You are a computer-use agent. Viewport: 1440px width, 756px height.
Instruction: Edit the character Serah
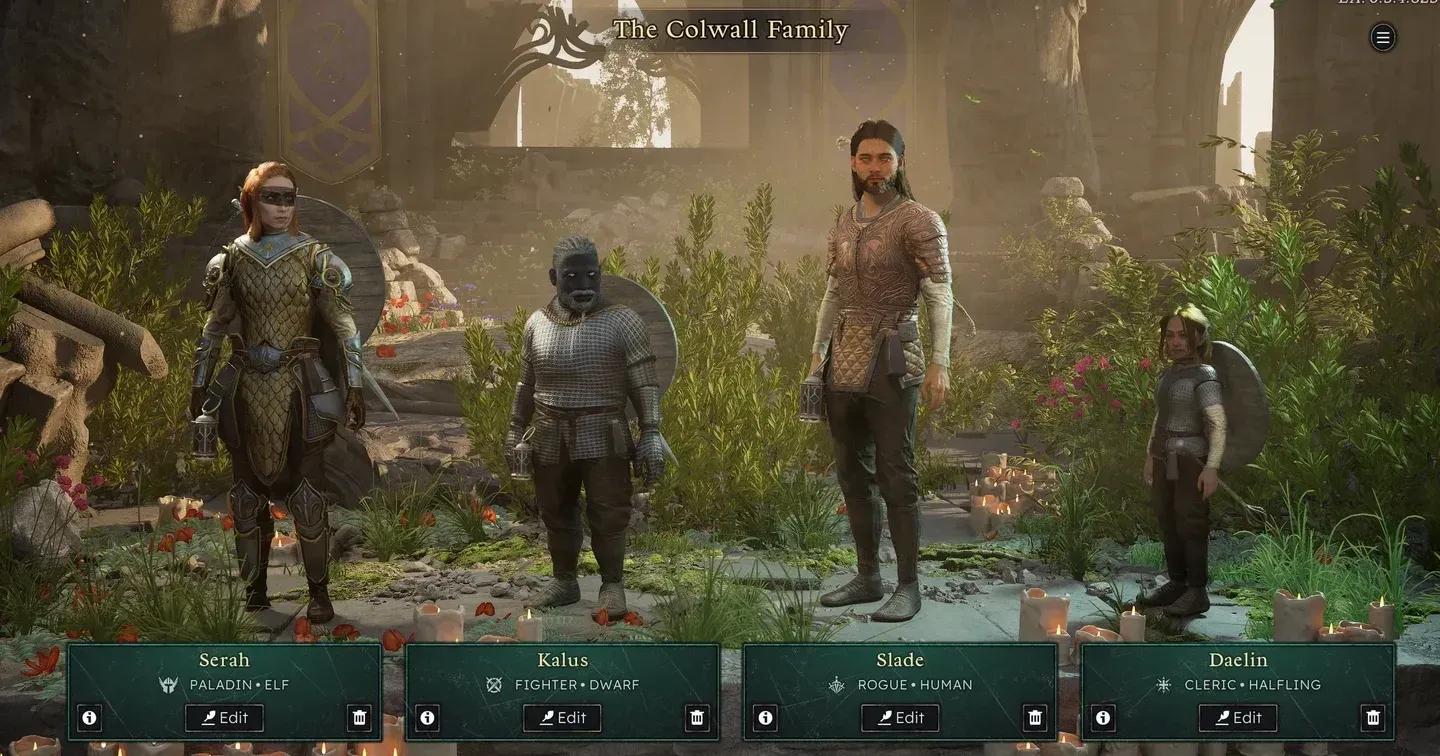226,717
